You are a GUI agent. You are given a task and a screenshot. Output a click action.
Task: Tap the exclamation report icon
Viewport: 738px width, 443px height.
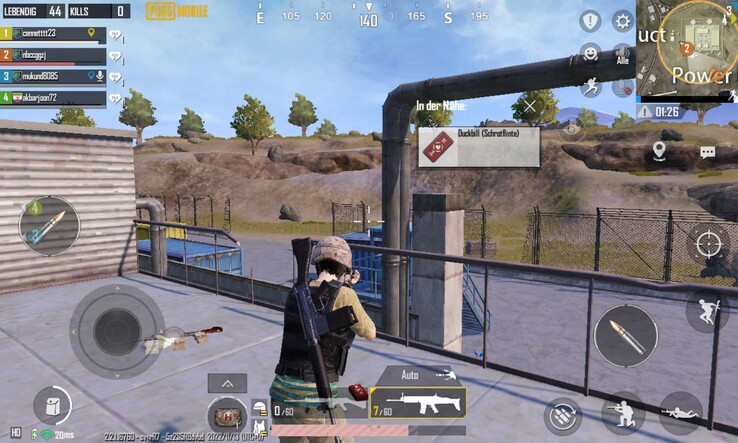point(590,21)
